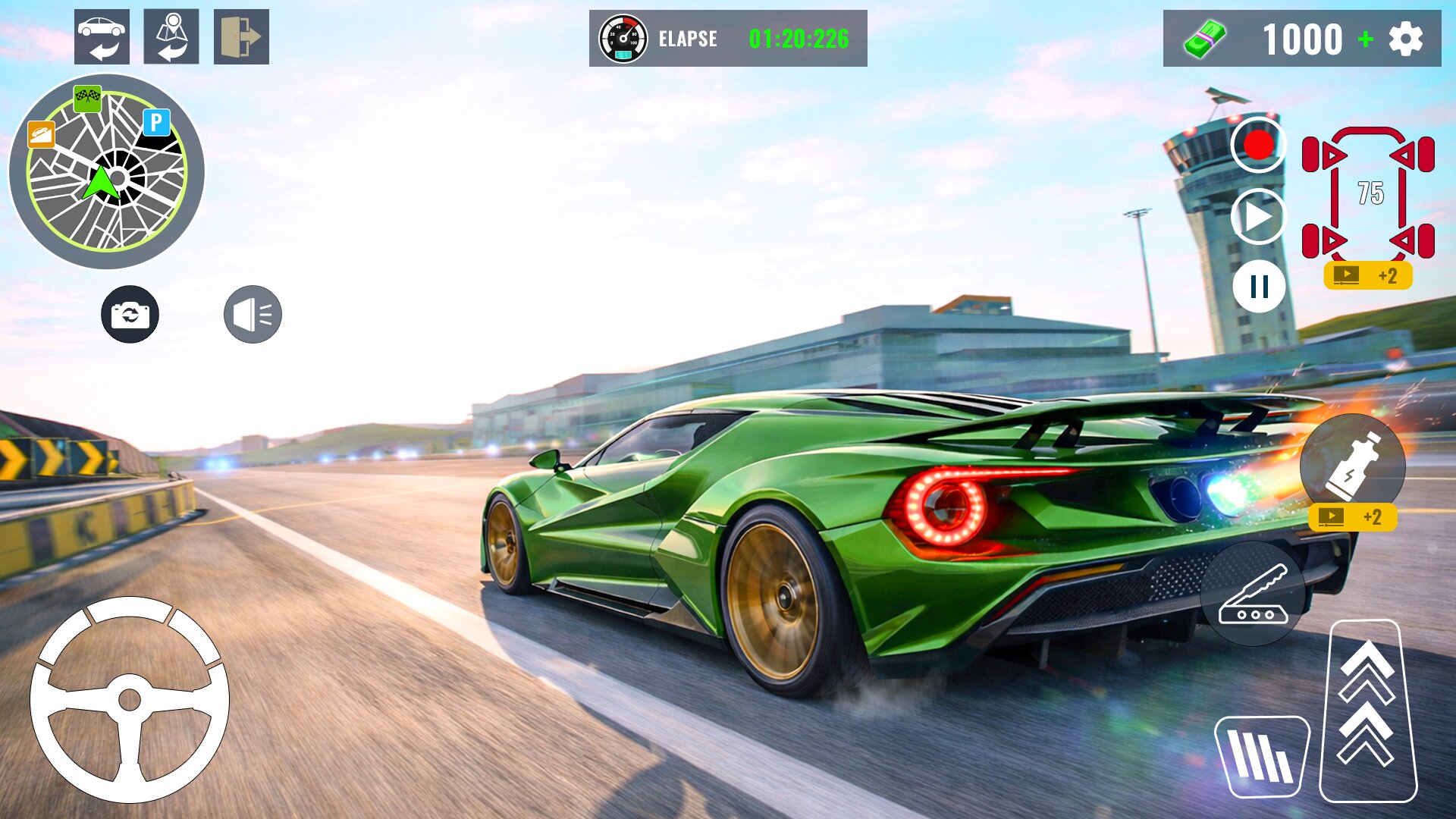This screenshot has height=819, width=1456.
Task: Exit the vehicle with door icon
Action: [x=241, y=37]
